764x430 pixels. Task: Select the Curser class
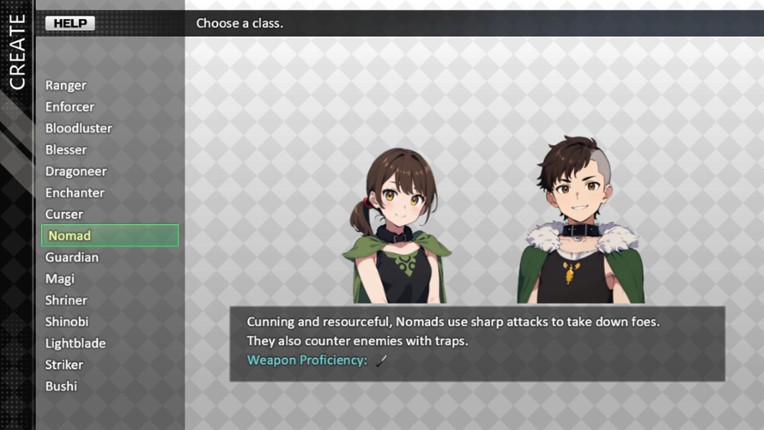[64, 214]
